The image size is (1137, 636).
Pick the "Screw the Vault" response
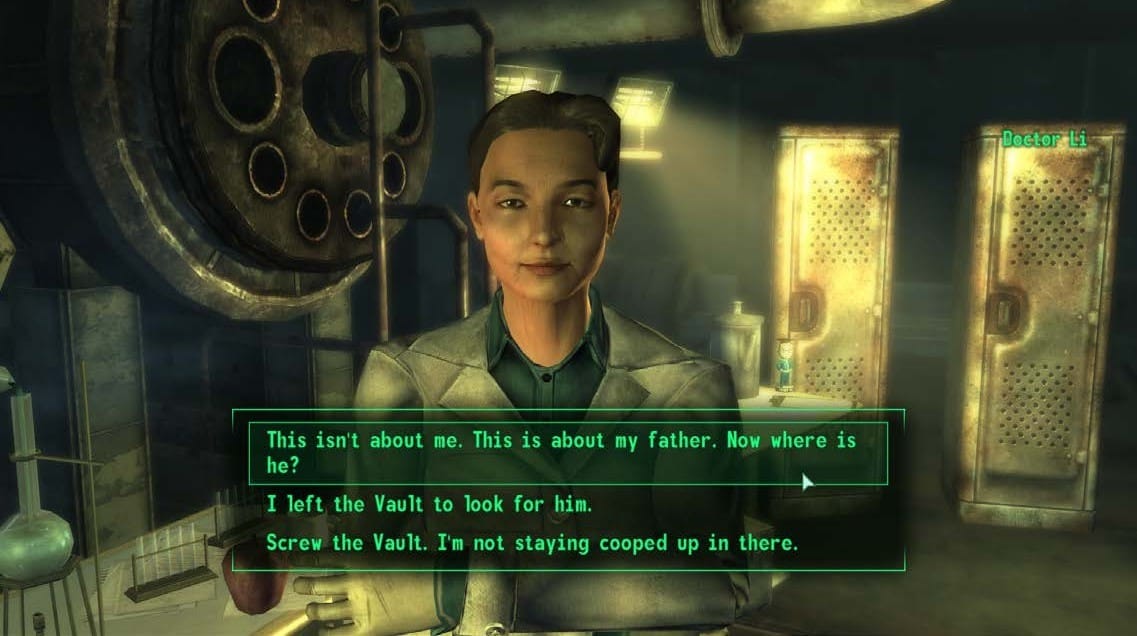point(530,542)
